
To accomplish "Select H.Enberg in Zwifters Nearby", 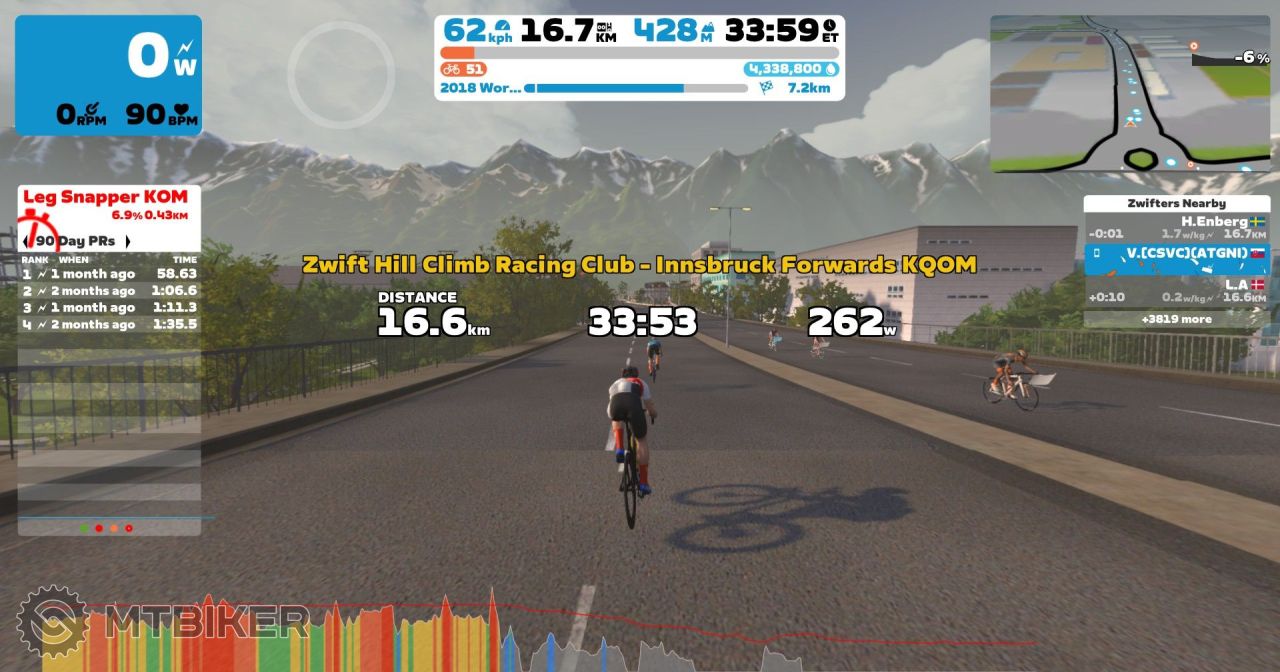I will coord(1176,227).
